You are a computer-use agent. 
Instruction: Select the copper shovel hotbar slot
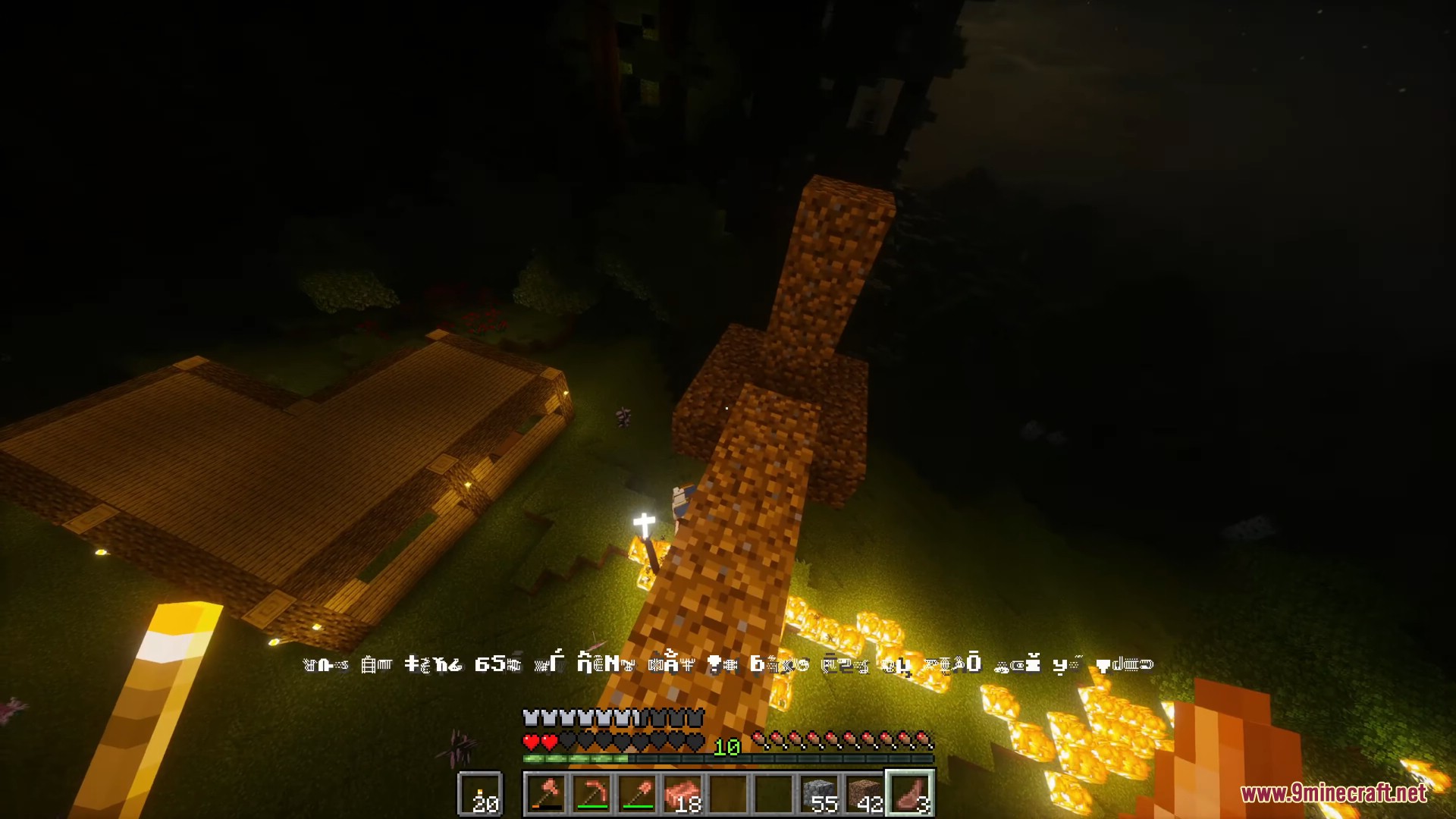(638, 794)
